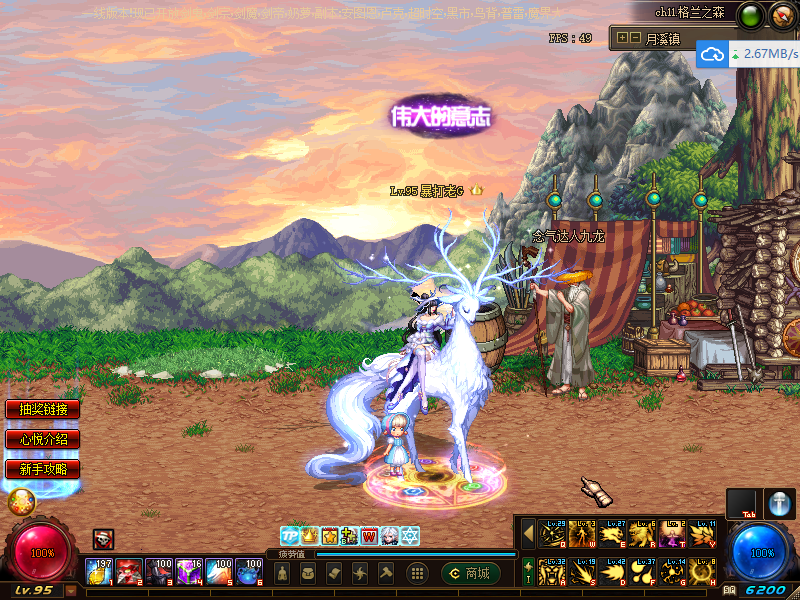This screenshot has width=800, height=600.
Task: Click the compass icon in the top corner
Action: pyautogui.click(x=781, y=14)
